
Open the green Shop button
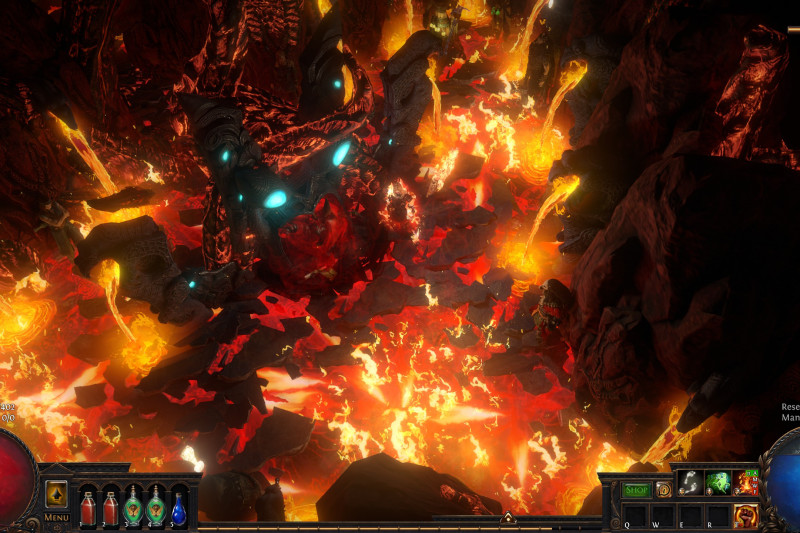[x=636, y=490]
